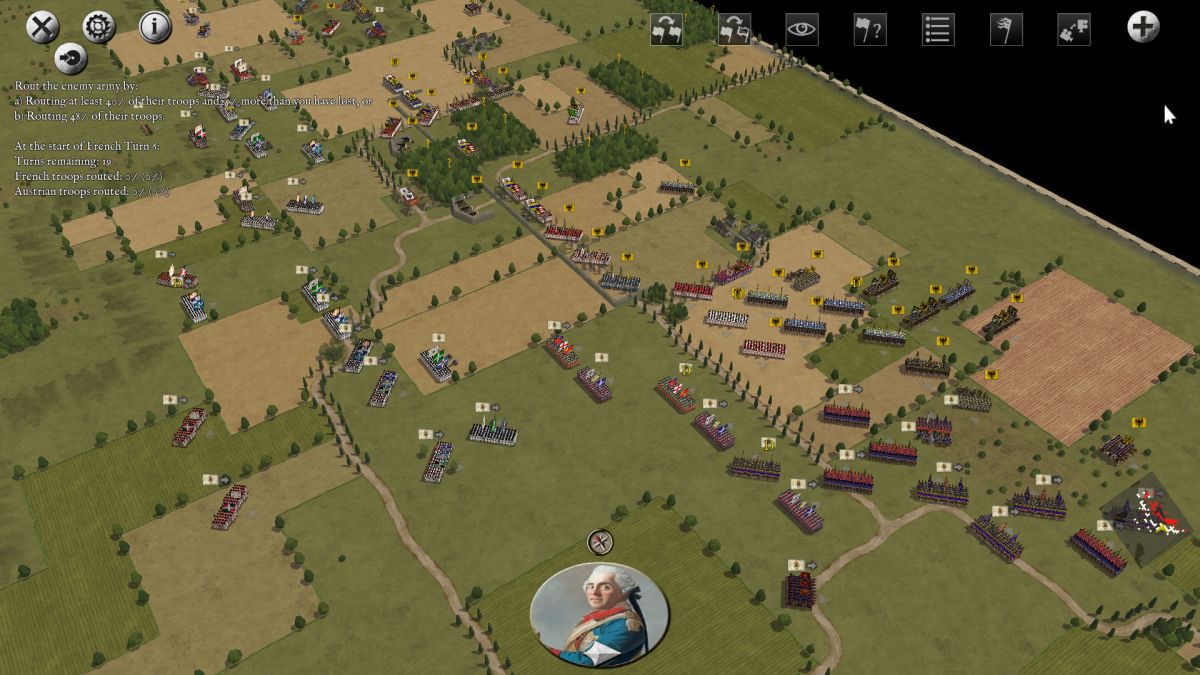The width and height of the screenshot is (1200, 675).
Task: Click the round arrow end-turn button
Action: (x=70, y=59)
